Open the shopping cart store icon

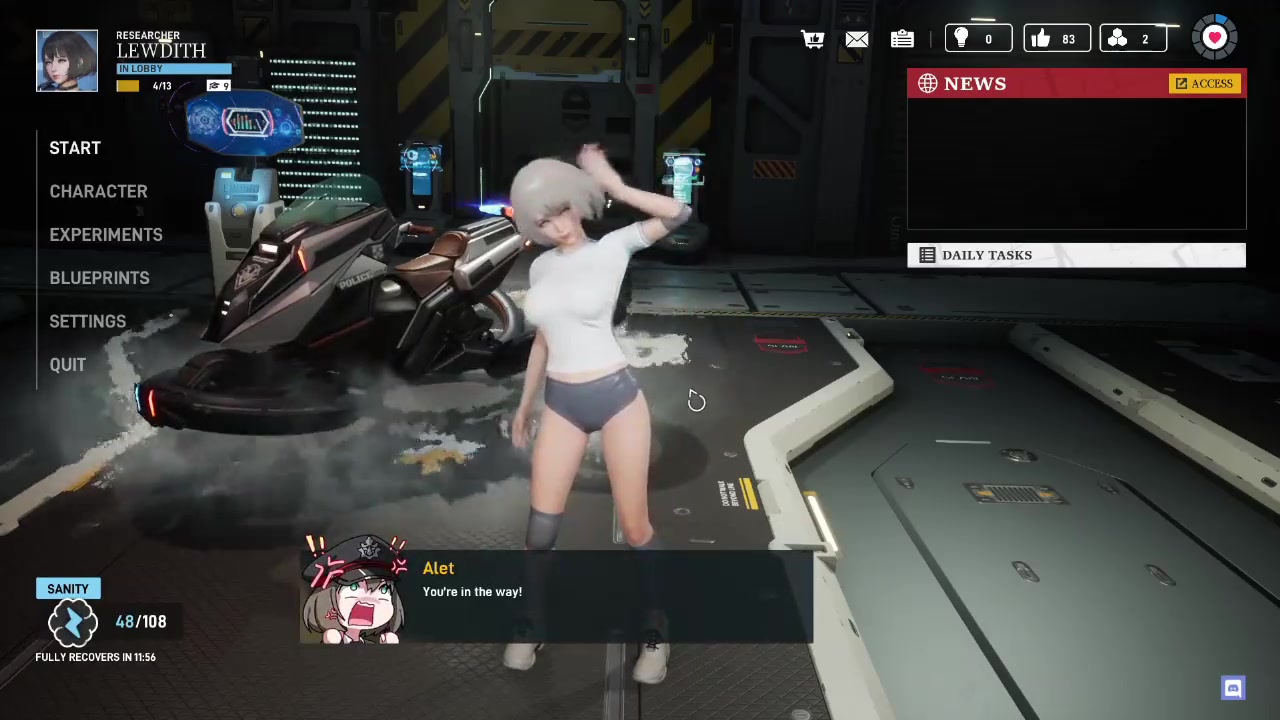[x=813, y=39]
